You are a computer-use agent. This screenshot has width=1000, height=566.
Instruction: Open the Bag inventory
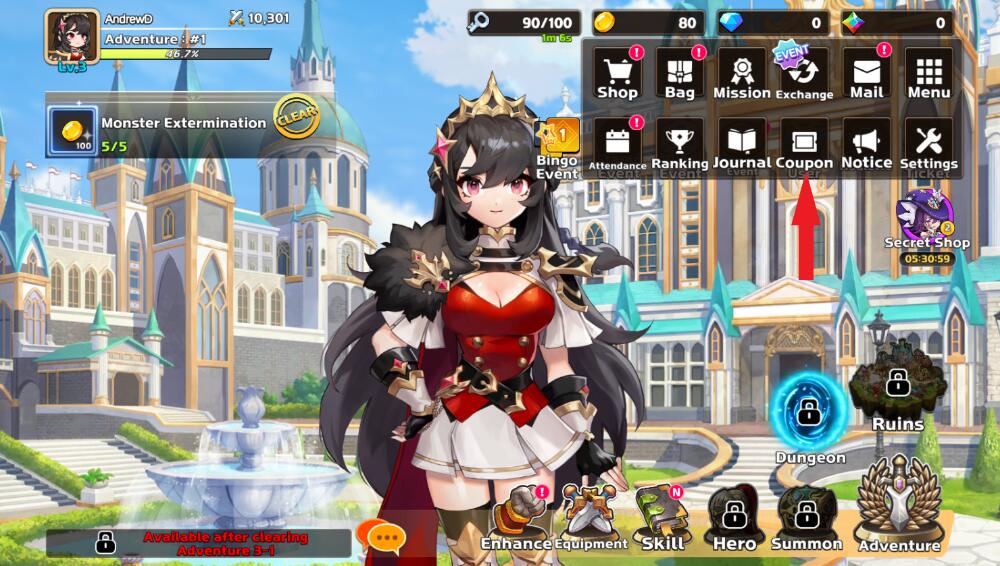tap(679, 74)
